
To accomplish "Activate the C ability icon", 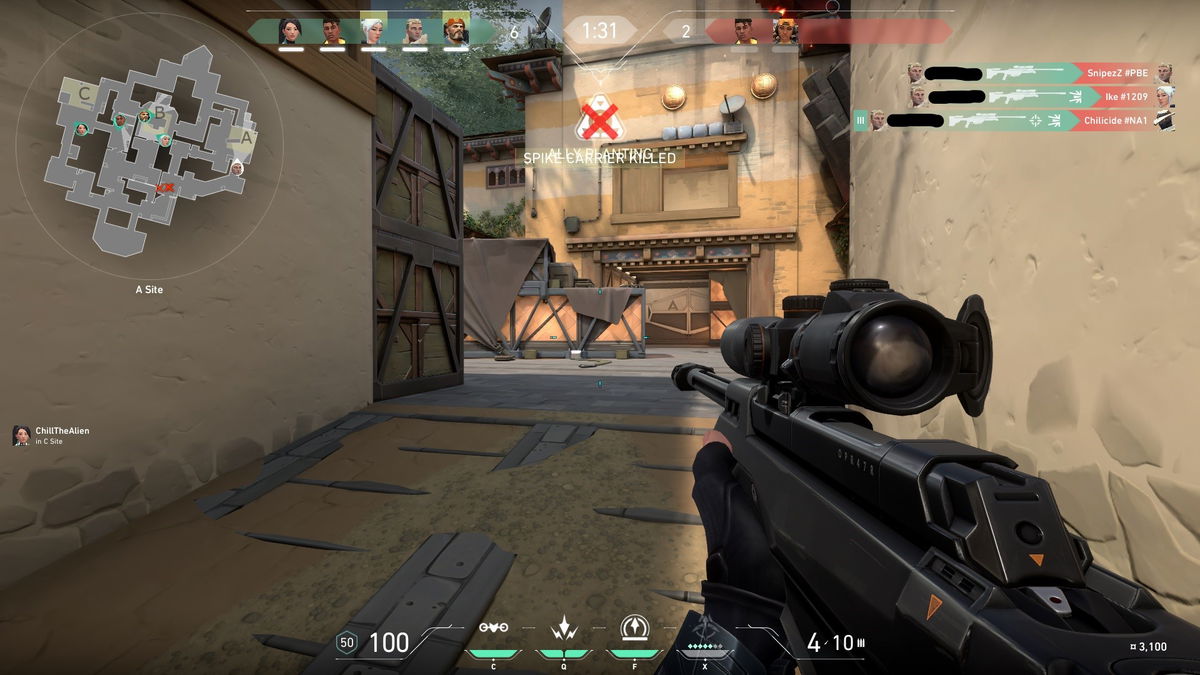I will pos(493,630).
